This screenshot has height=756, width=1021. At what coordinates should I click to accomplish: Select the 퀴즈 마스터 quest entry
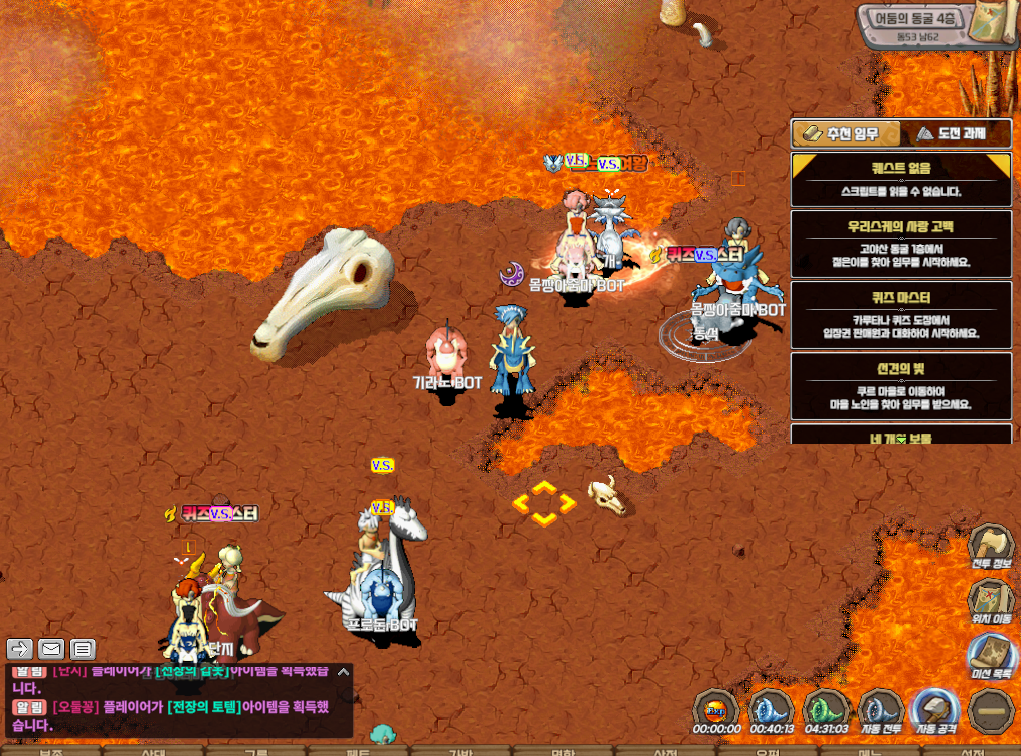[x=900, y=315]
